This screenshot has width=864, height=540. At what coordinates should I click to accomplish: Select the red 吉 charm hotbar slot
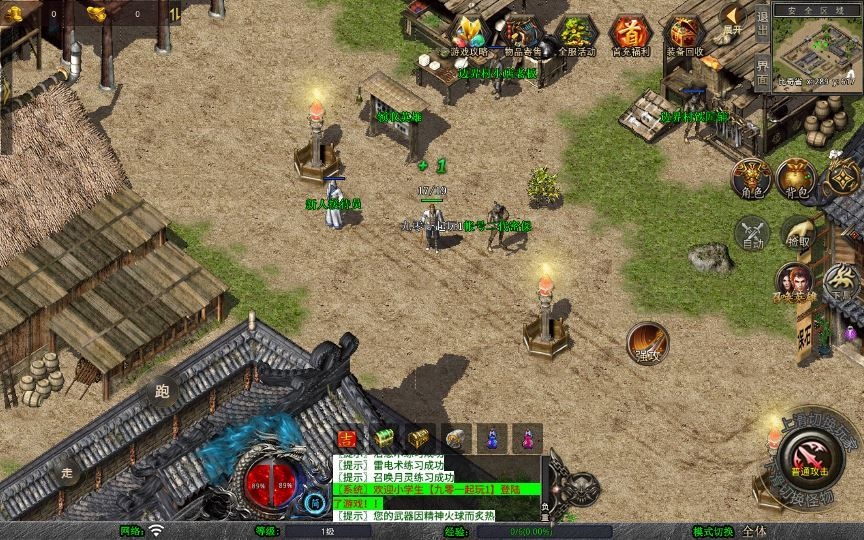point(347,438)
